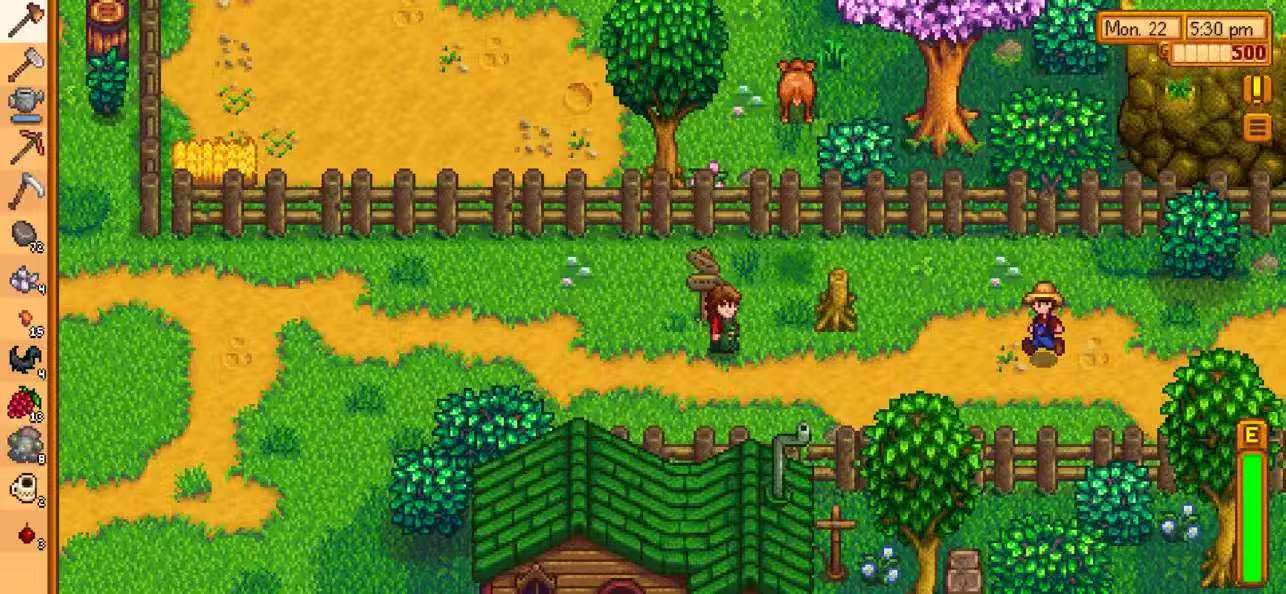The height and width of the screenshot is (594, 1286).
Task: Pick the stone stack of 72
Action: (x=25, y=234)
